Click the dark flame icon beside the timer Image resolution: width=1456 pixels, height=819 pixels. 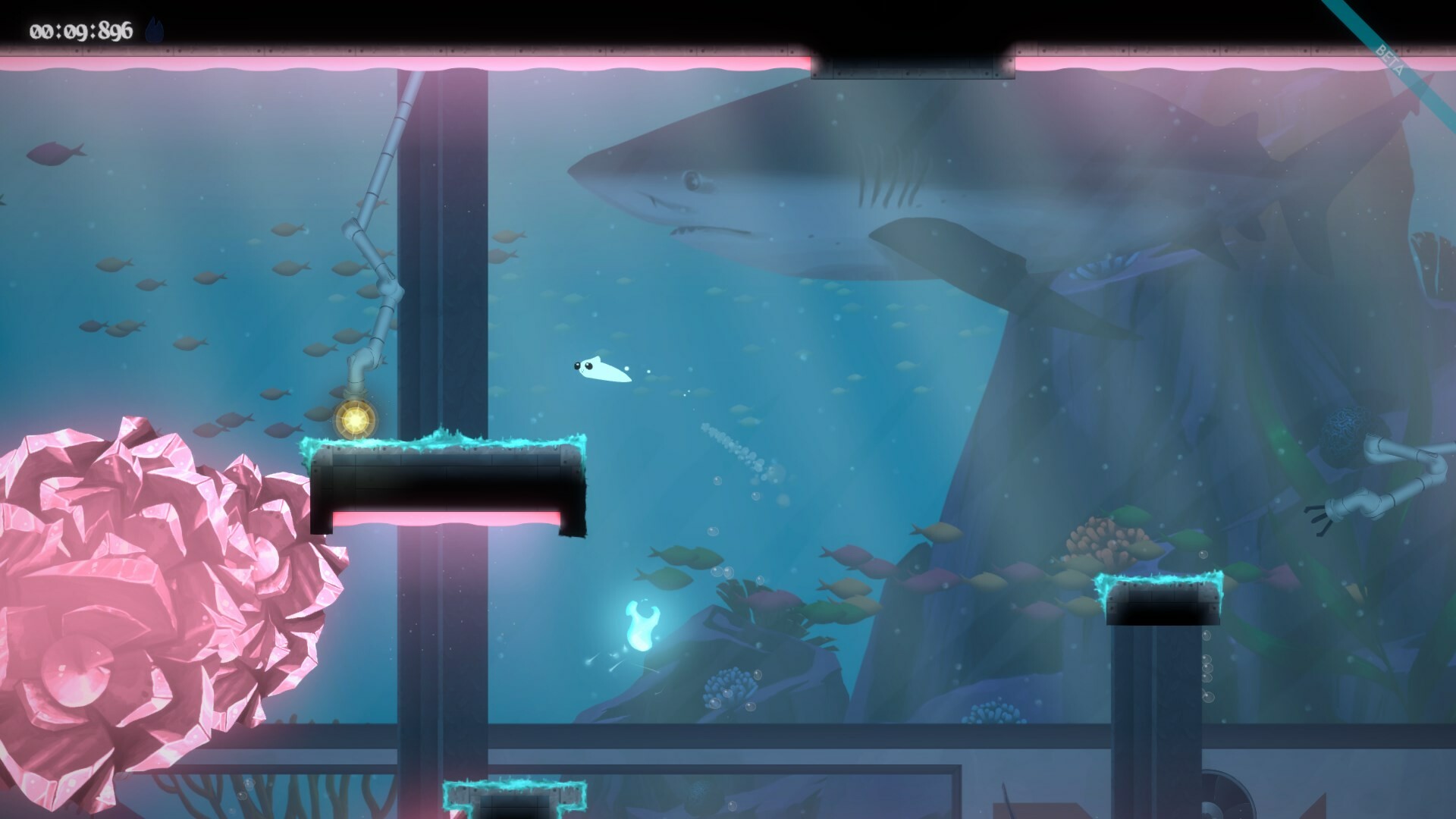coord(154,30)
